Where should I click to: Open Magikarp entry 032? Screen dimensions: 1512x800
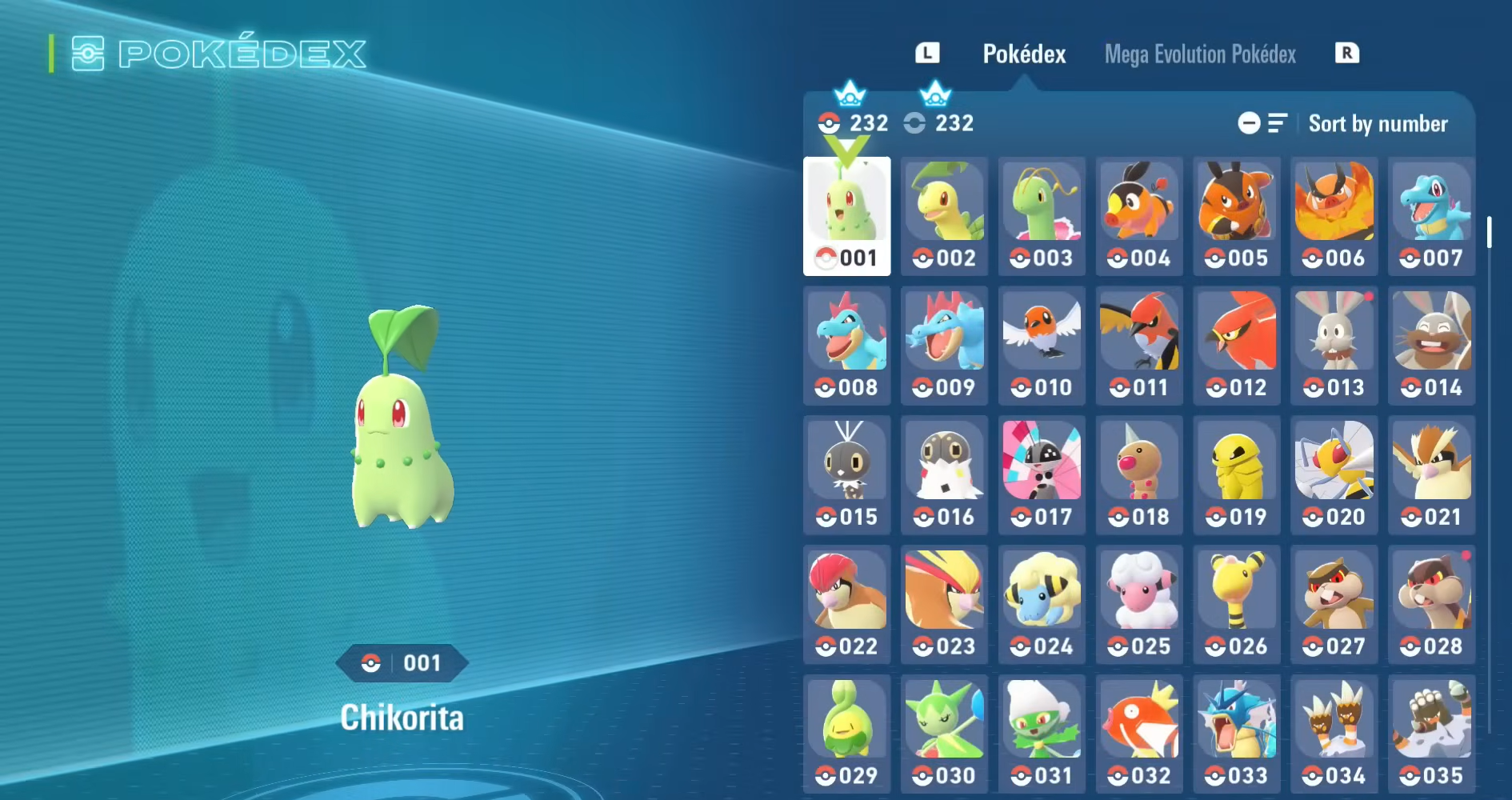tap(1139, 734)
